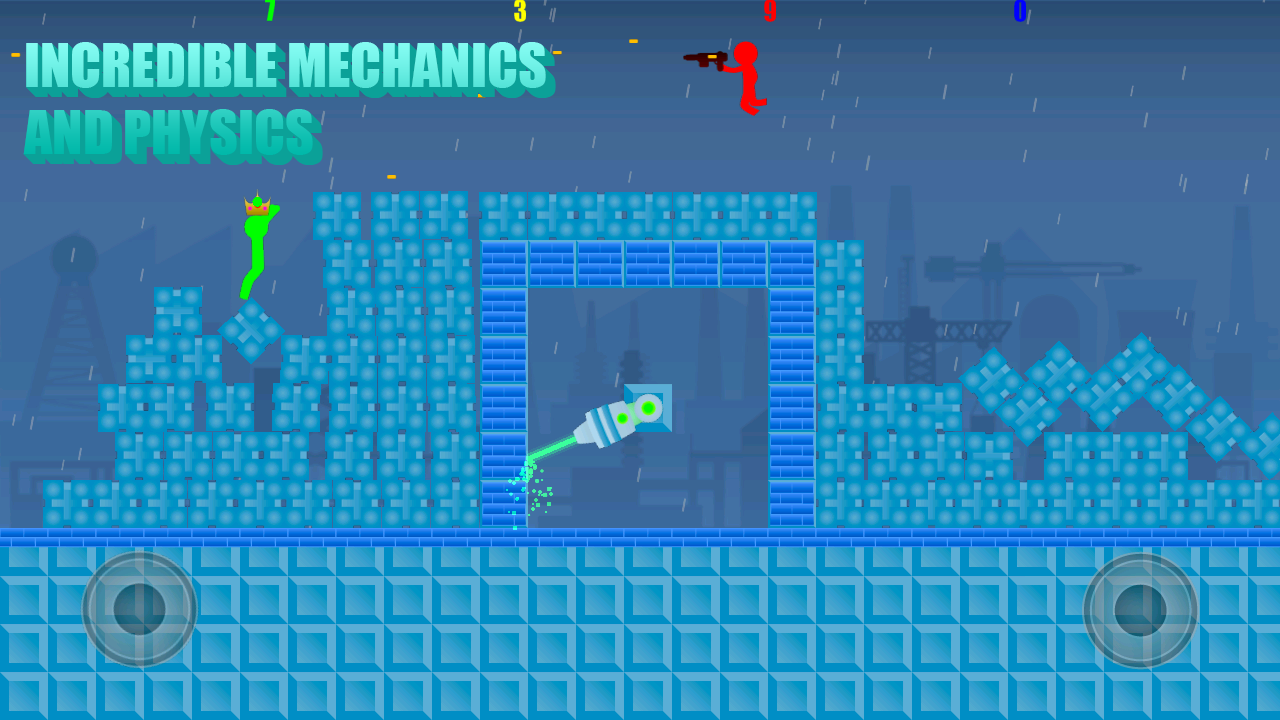Tap the right virtual joystick control

[1142, 608]
